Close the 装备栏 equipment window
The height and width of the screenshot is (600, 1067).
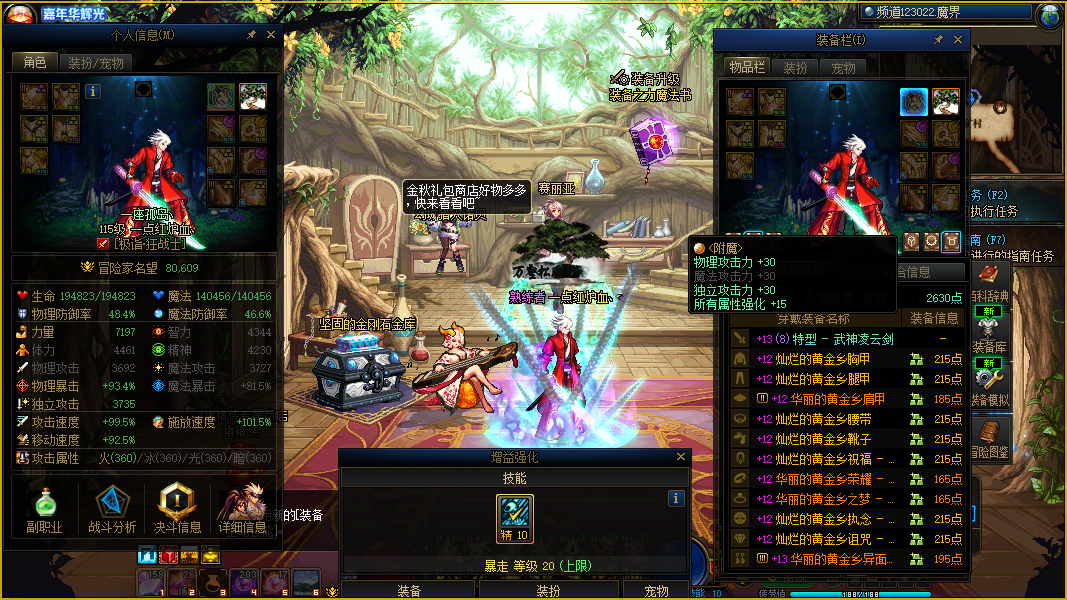coord(958,40)
